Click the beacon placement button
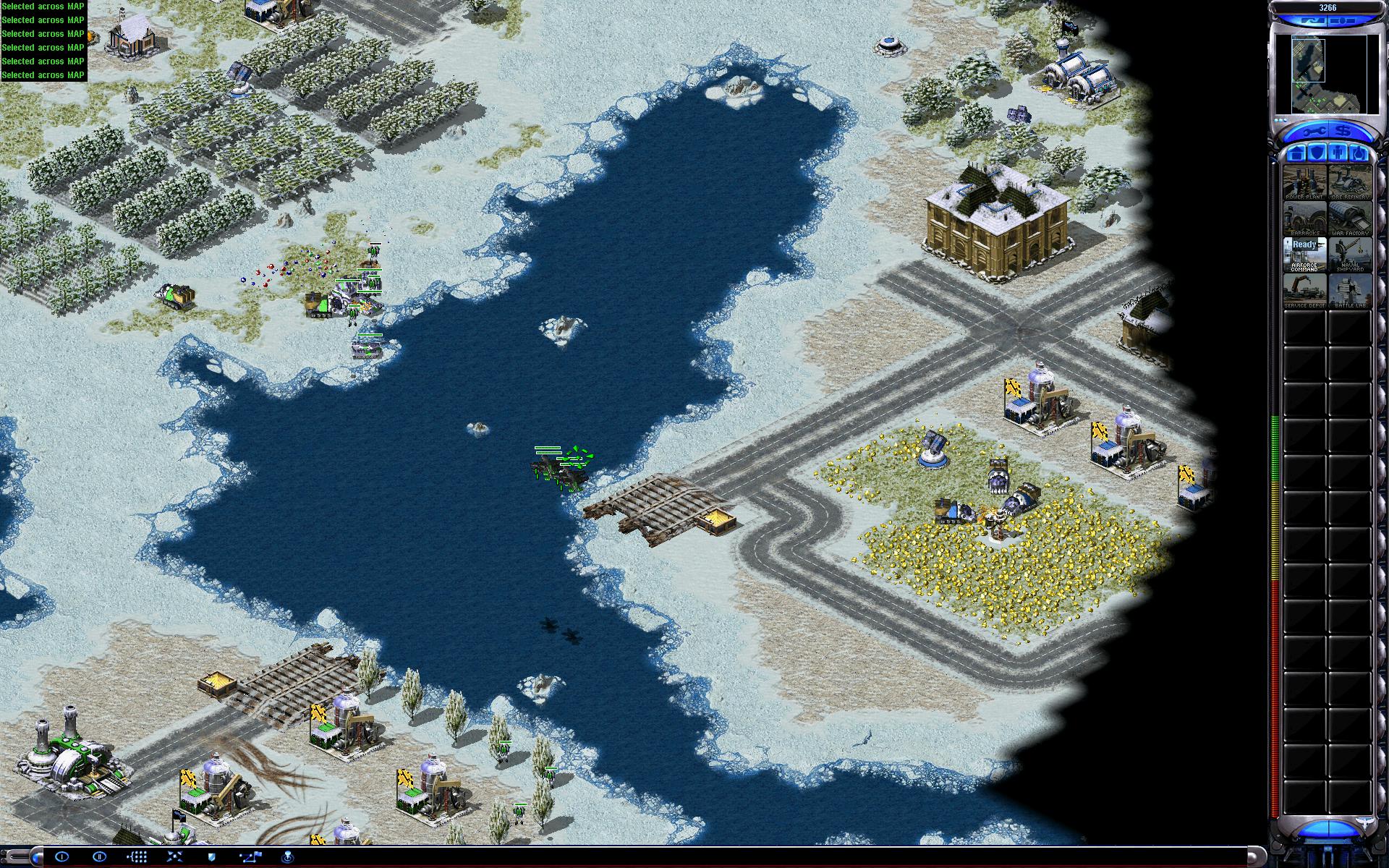 pos(287,857)
